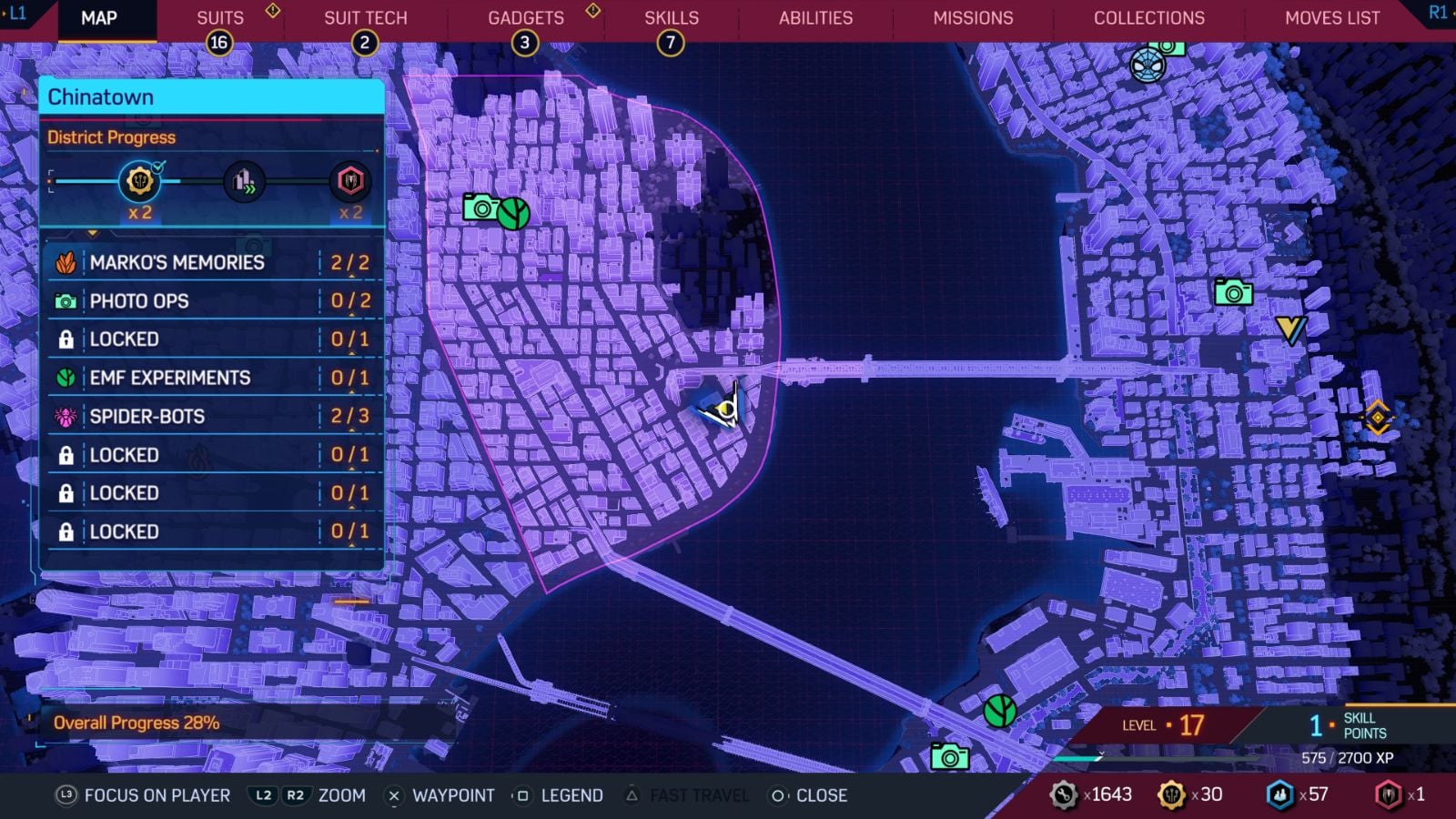Screen dimensions: 1456x819
Task: Open the COLLECTIONS tab
Action: (x=1148, y=17)
